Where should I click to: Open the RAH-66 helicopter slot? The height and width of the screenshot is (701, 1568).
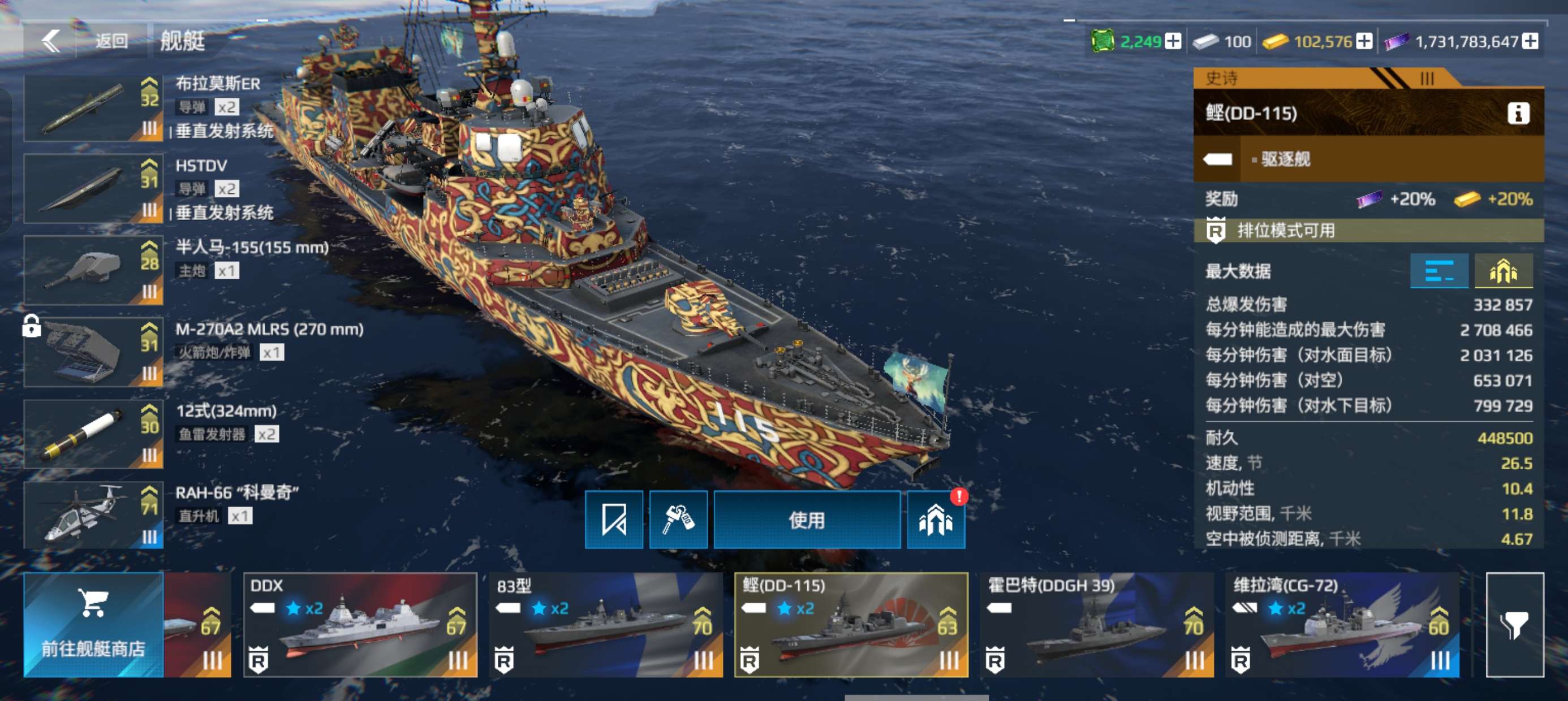(x=93, y=516)
